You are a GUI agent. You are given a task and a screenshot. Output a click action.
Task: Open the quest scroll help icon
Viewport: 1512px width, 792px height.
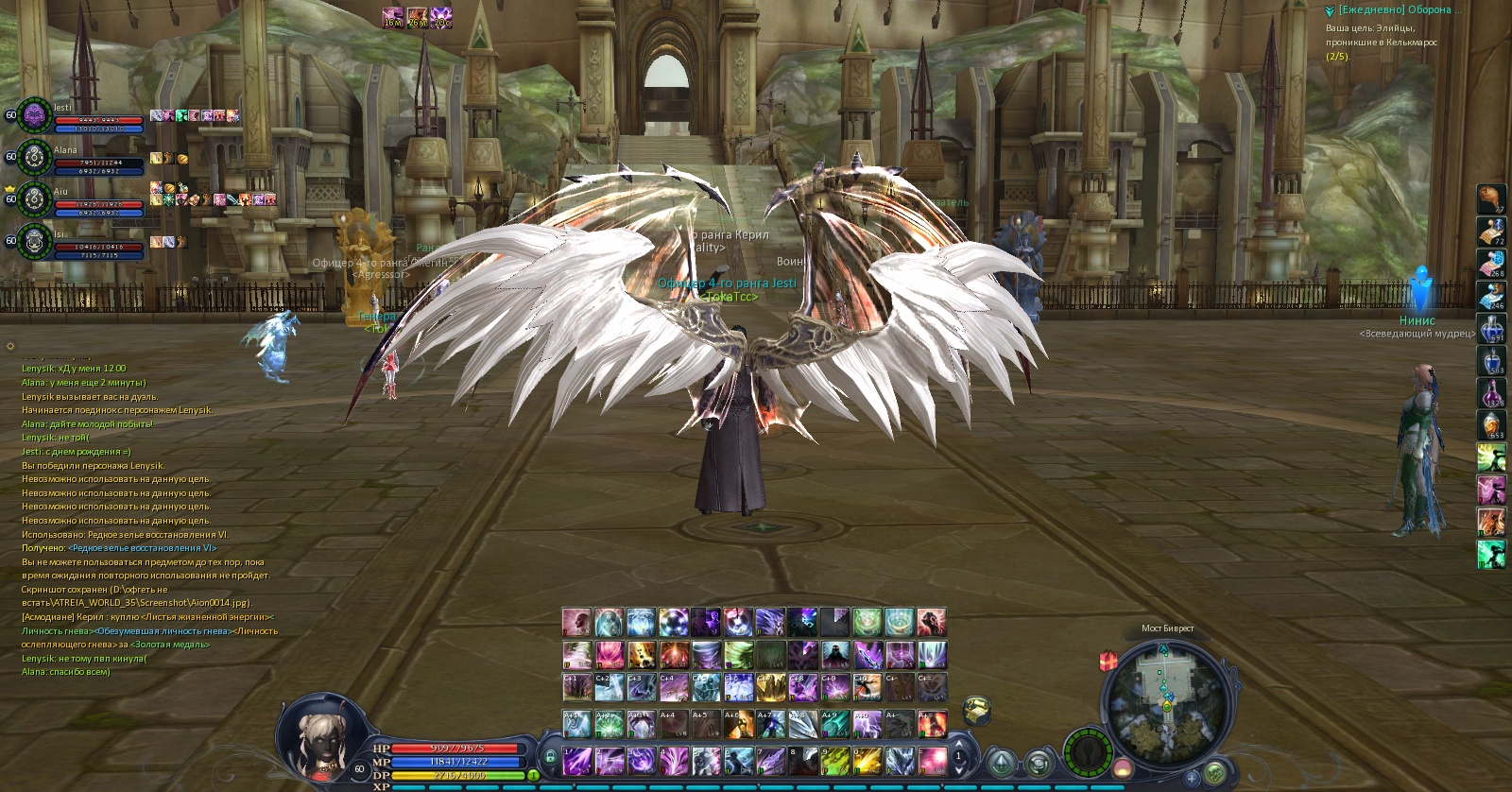[x=976, y=708]
